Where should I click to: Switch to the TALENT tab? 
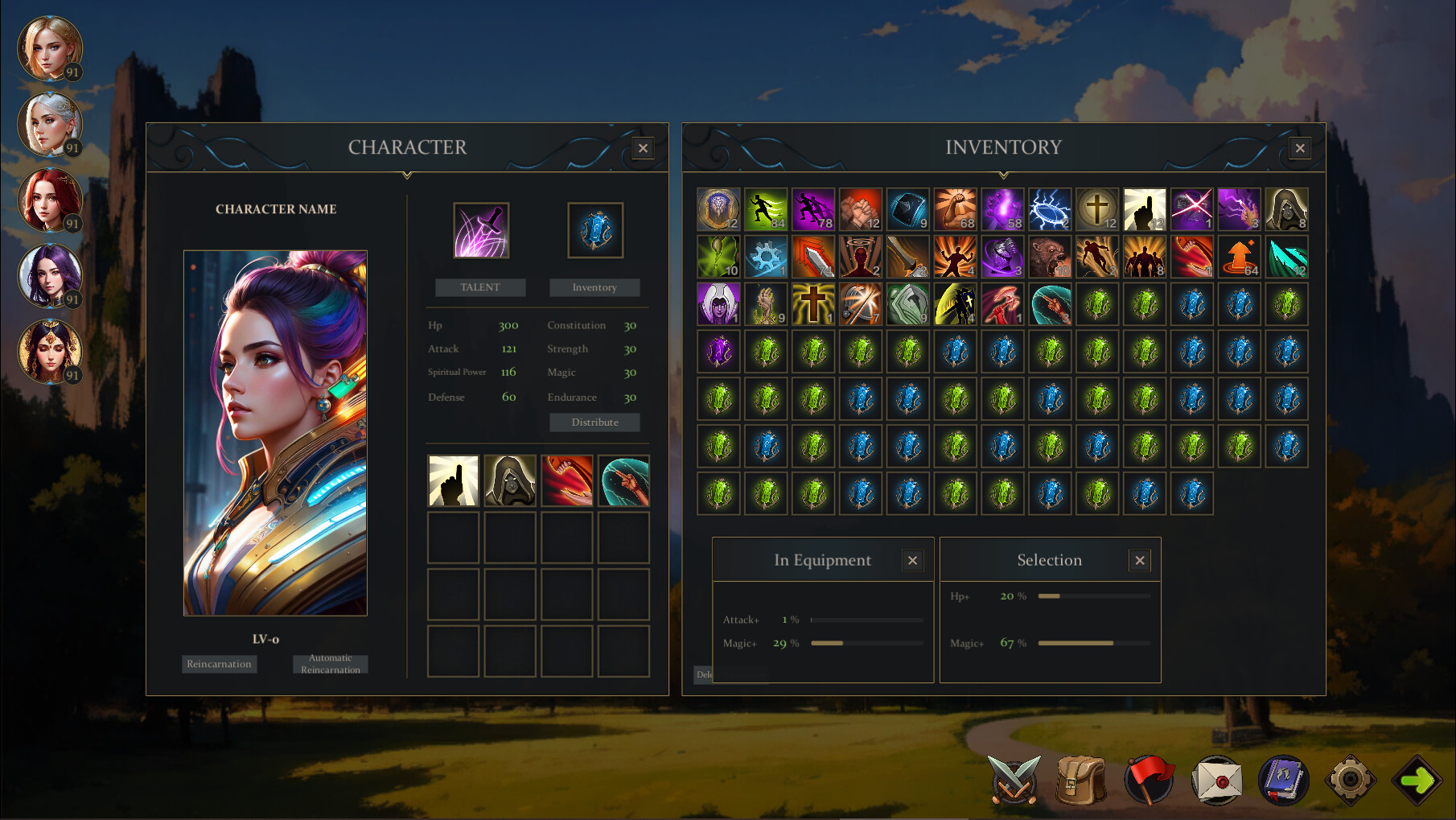(480, 287)
